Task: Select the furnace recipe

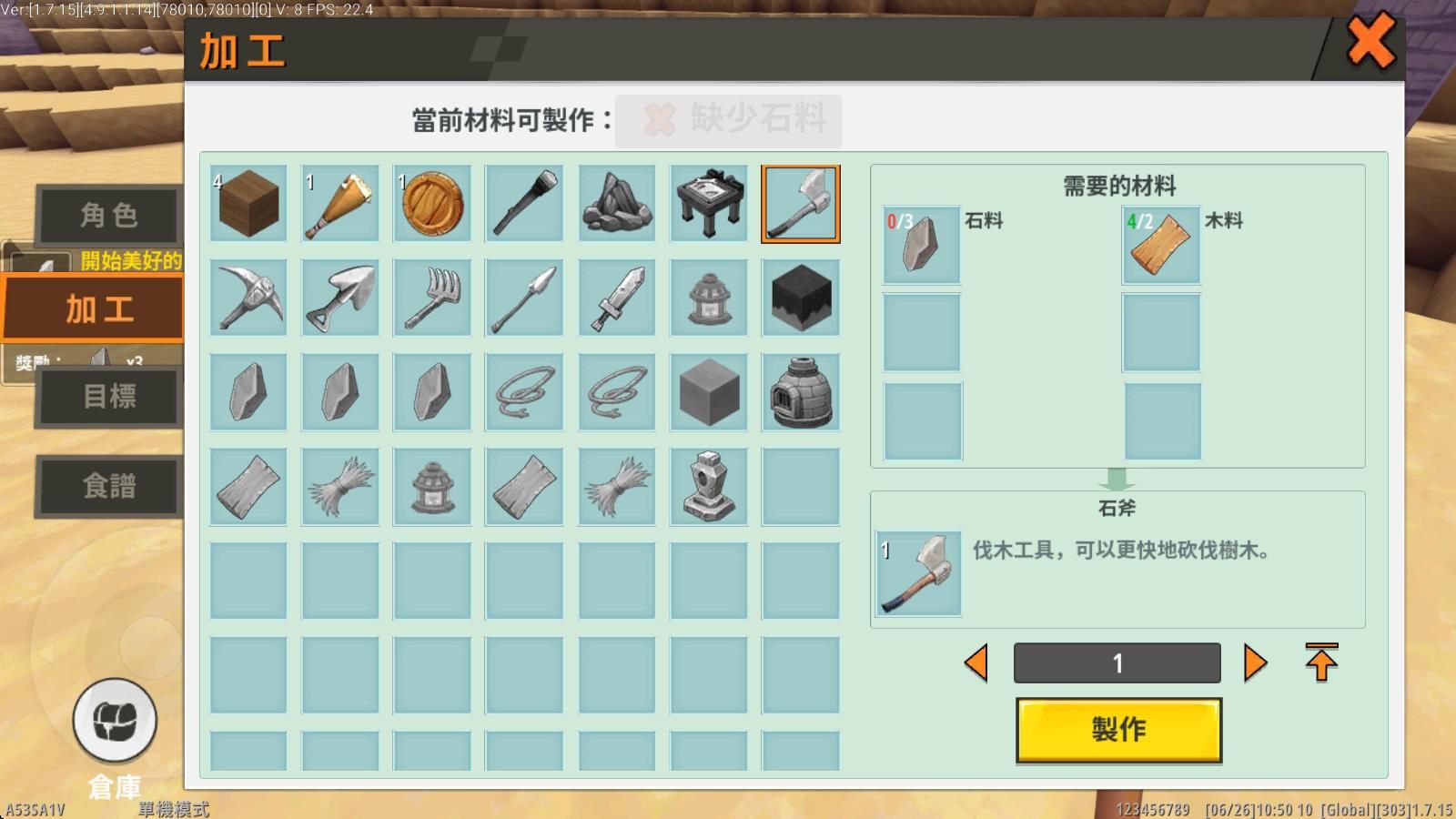Action: (800, 392)
